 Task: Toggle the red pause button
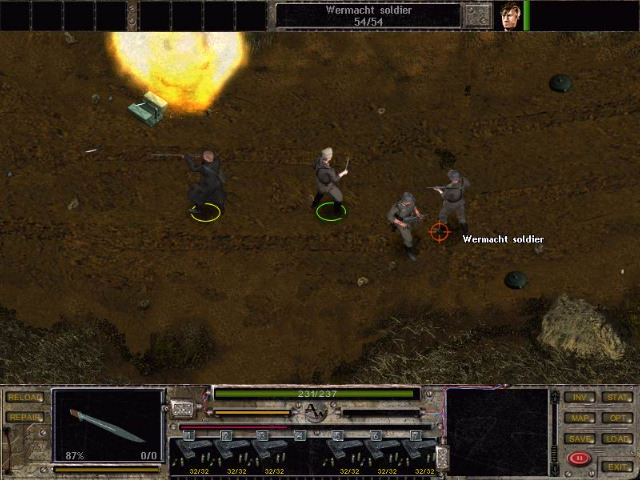pyautogui.click(x=578, y=459)
